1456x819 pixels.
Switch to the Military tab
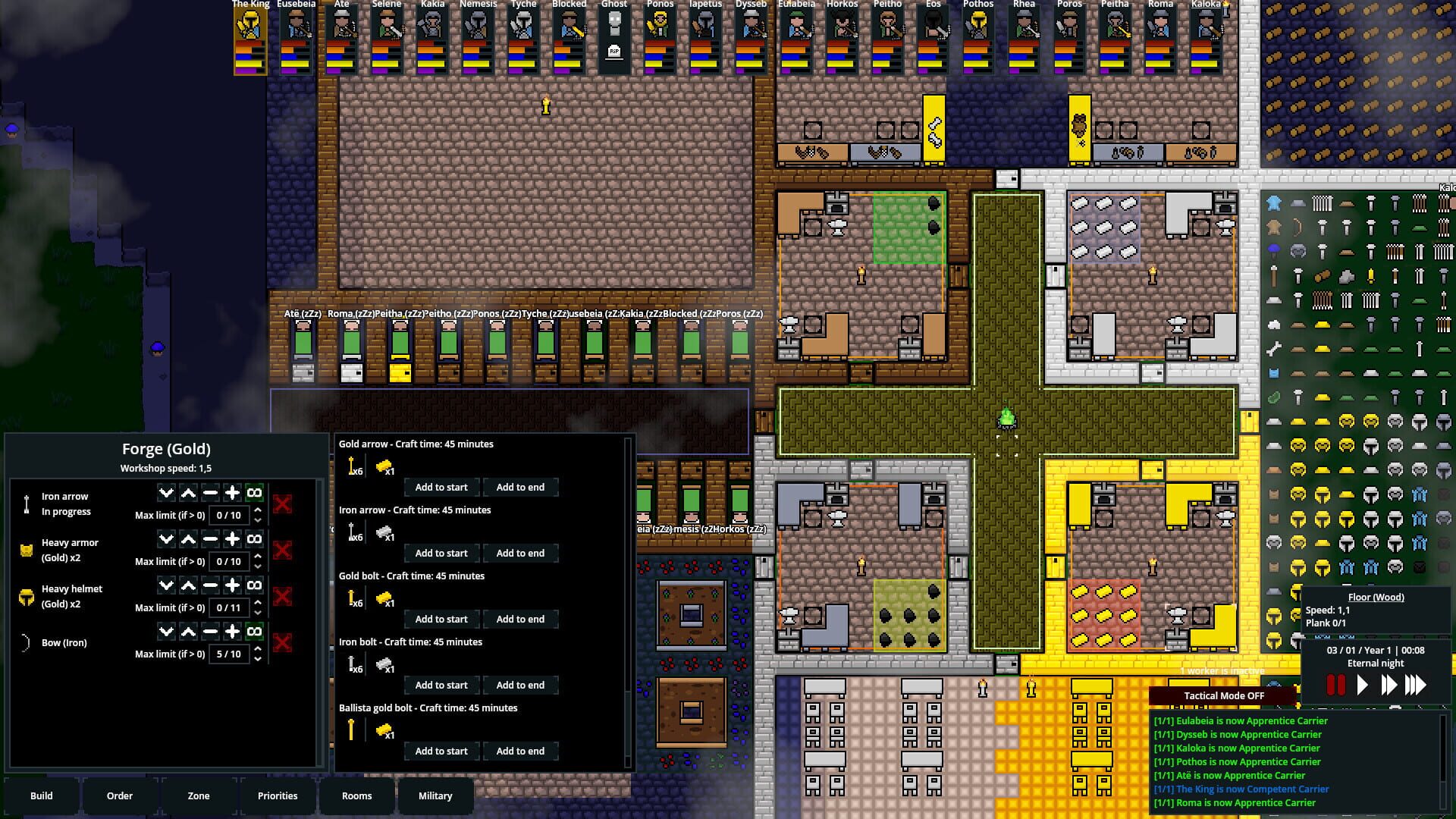click(436, 795)
